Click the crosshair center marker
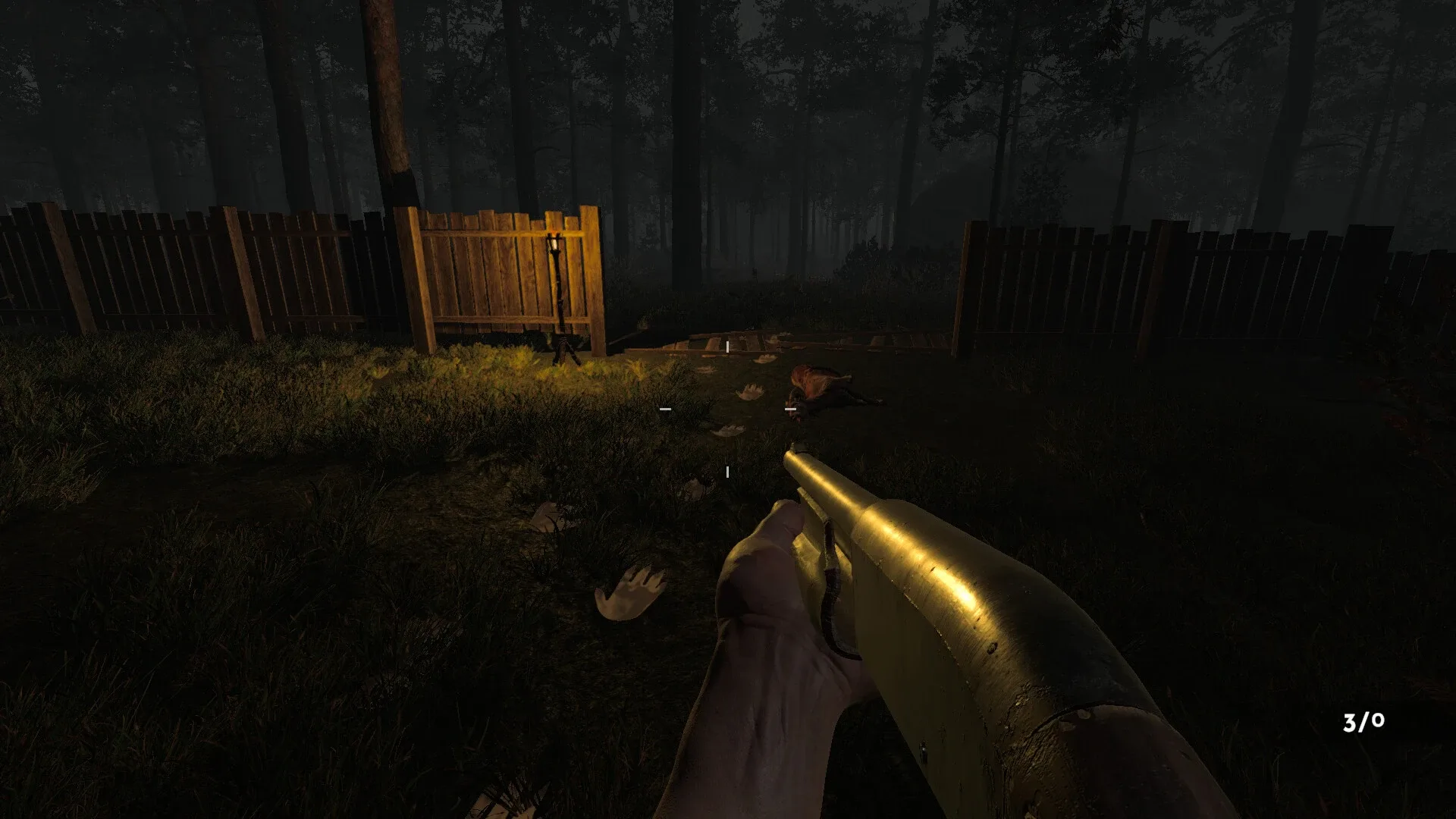The width and height of the screenshot is (1456, 819). [x=728, y=409]
